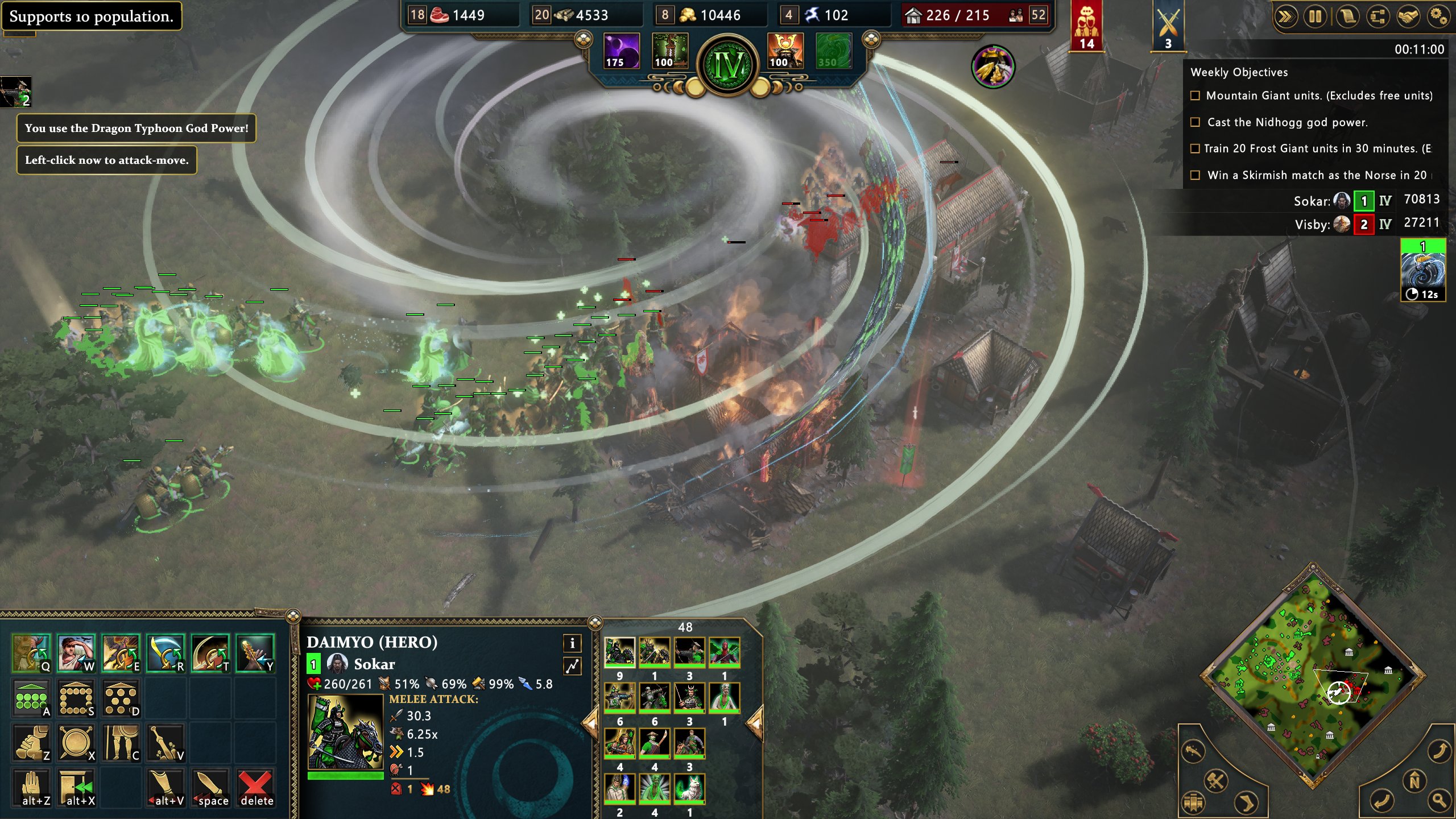Pause the game with the pause button
This screenshot has height=819, width=1456.
(x=1316, y=16)
